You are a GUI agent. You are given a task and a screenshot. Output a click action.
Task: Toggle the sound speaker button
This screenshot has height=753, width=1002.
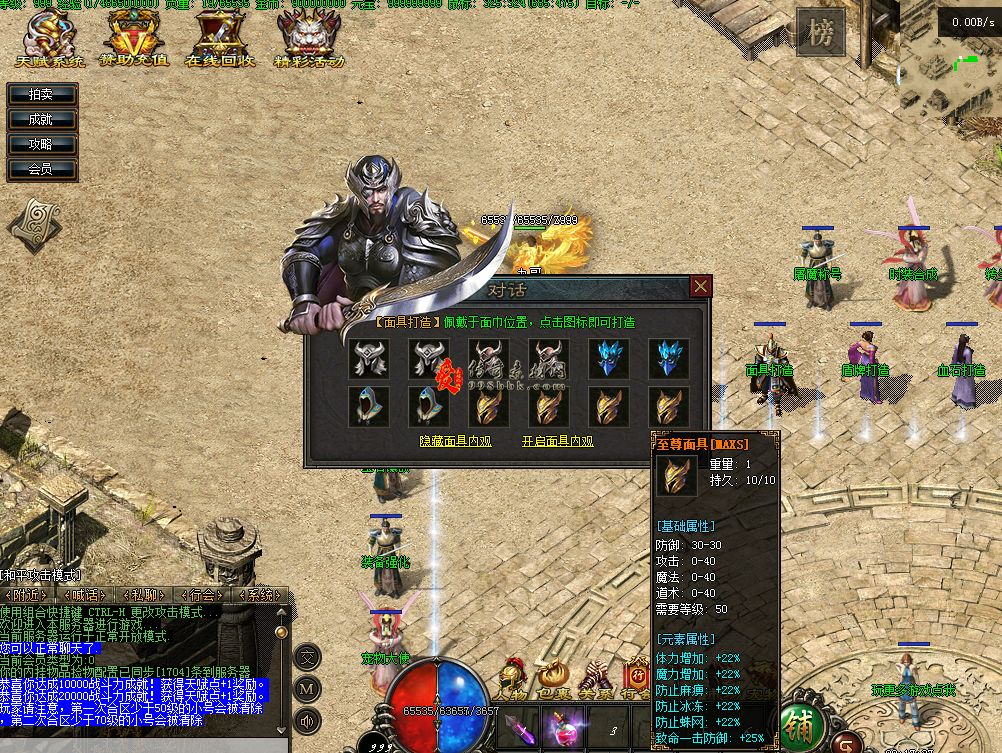[x=308, y=720]
